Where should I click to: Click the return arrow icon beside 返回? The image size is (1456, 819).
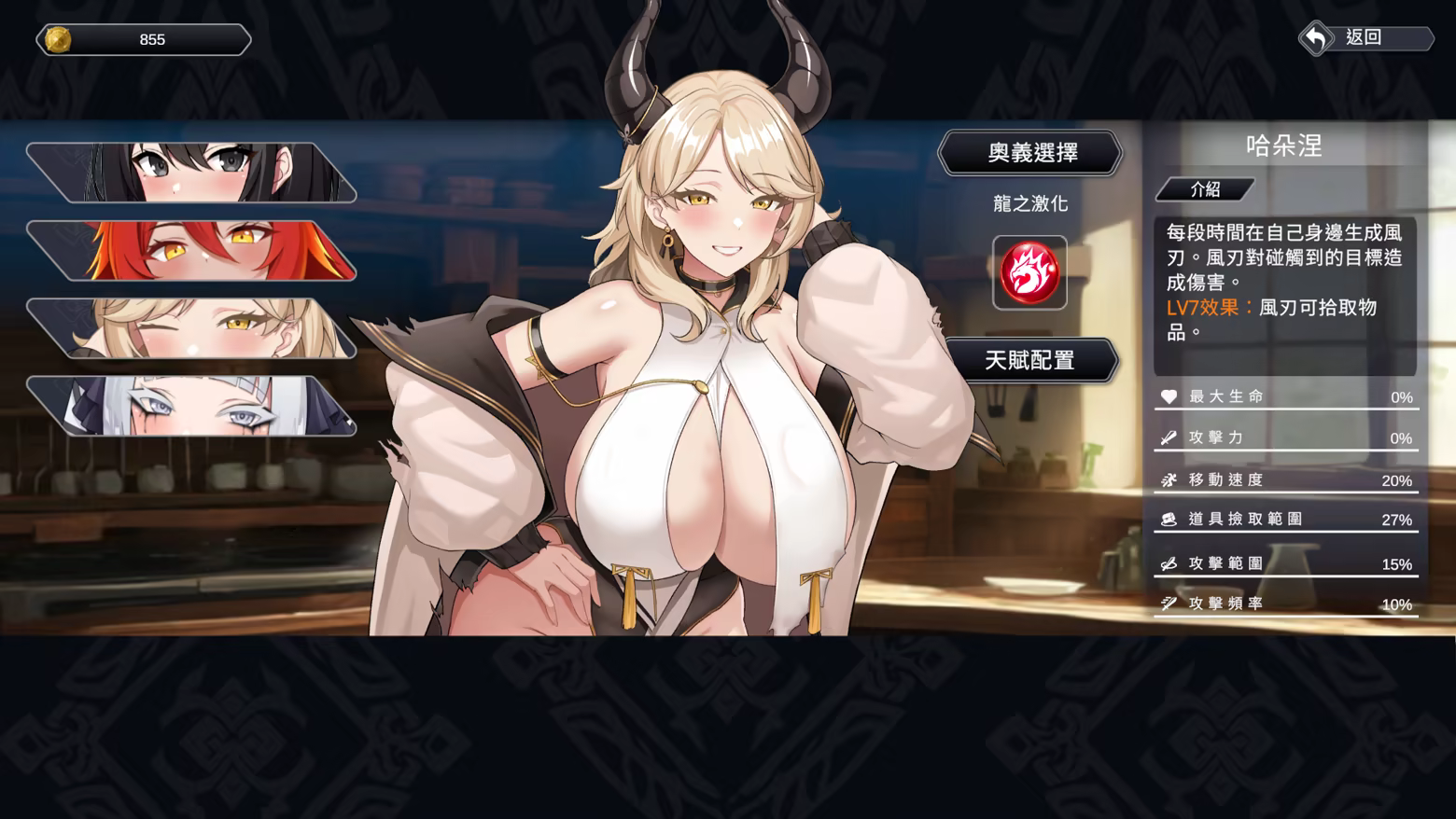coord(1318,38)
